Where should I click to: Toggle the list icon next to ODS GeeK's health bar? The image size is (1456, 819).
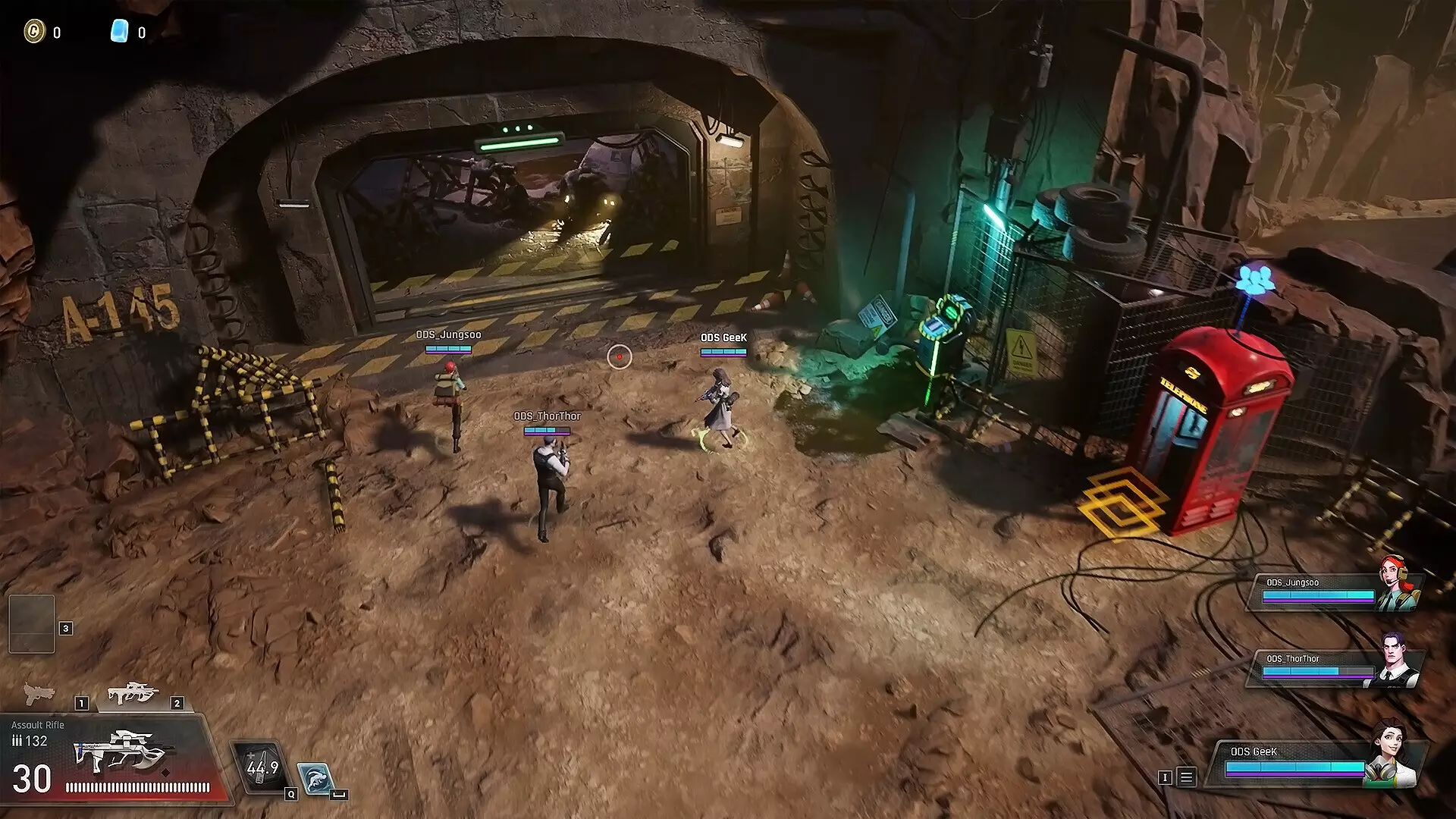pyautogui.click(x=1186, y=777)
